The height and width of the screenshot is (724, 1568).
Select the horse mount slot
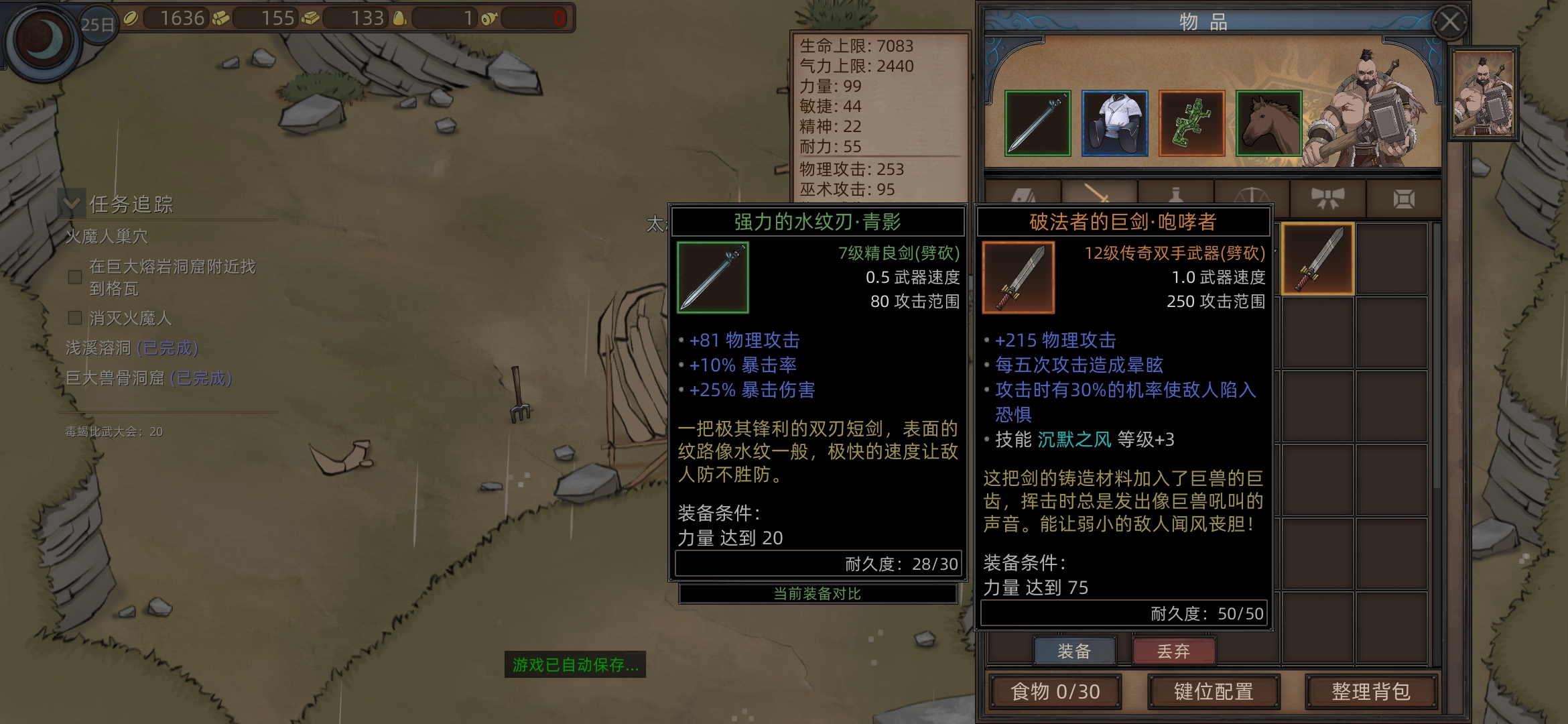[1268, 123]
